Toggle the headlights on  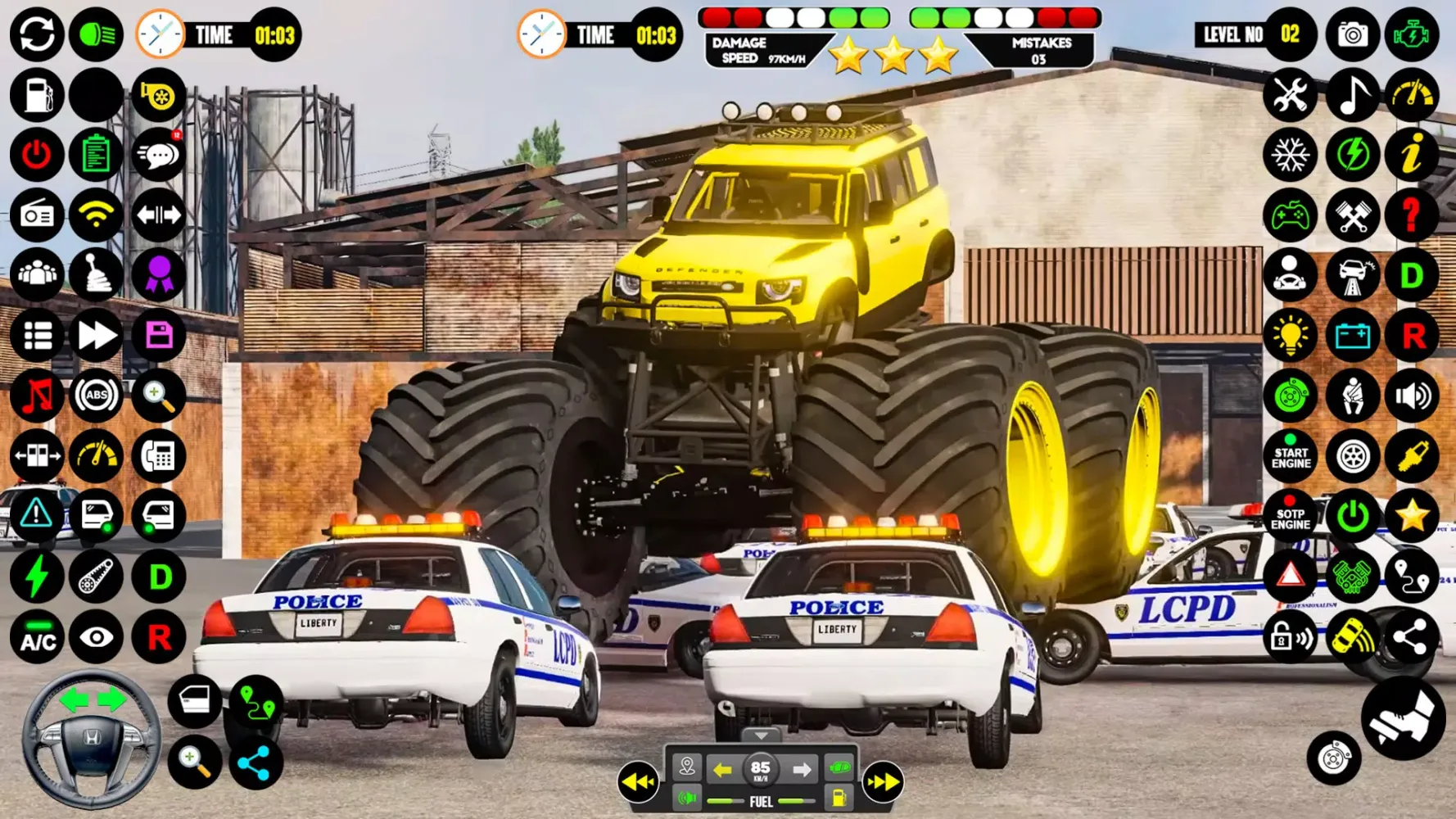click(97, 34)
